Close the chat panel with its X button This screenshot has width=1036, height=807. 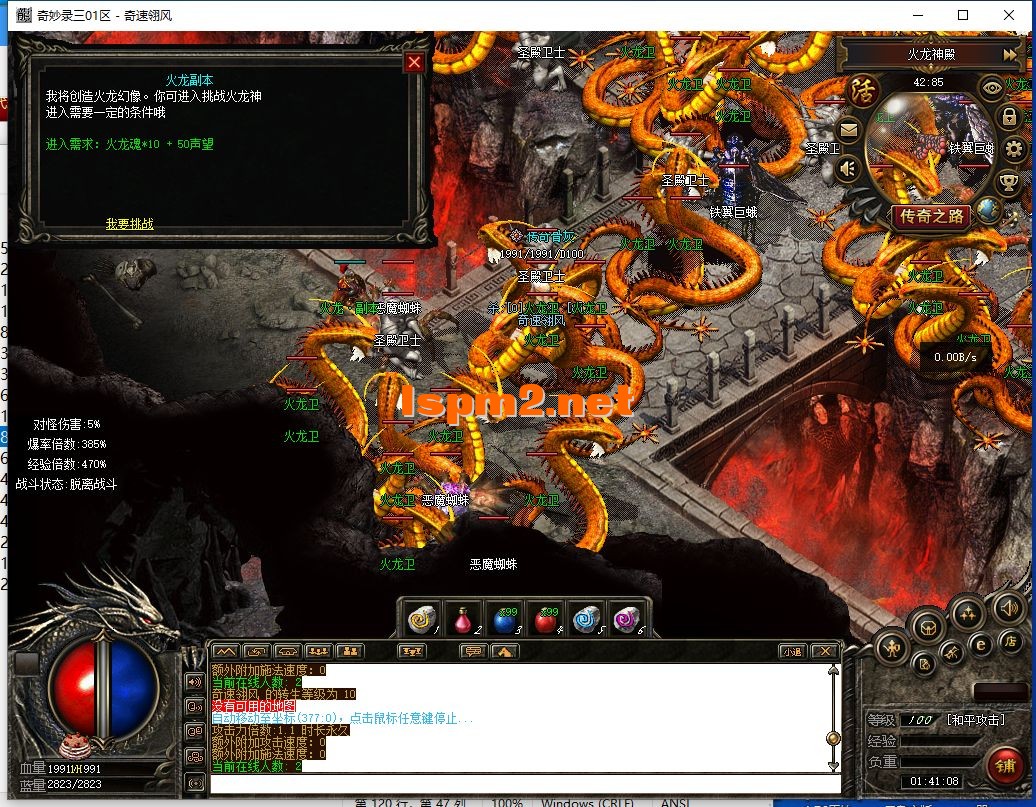823,651
